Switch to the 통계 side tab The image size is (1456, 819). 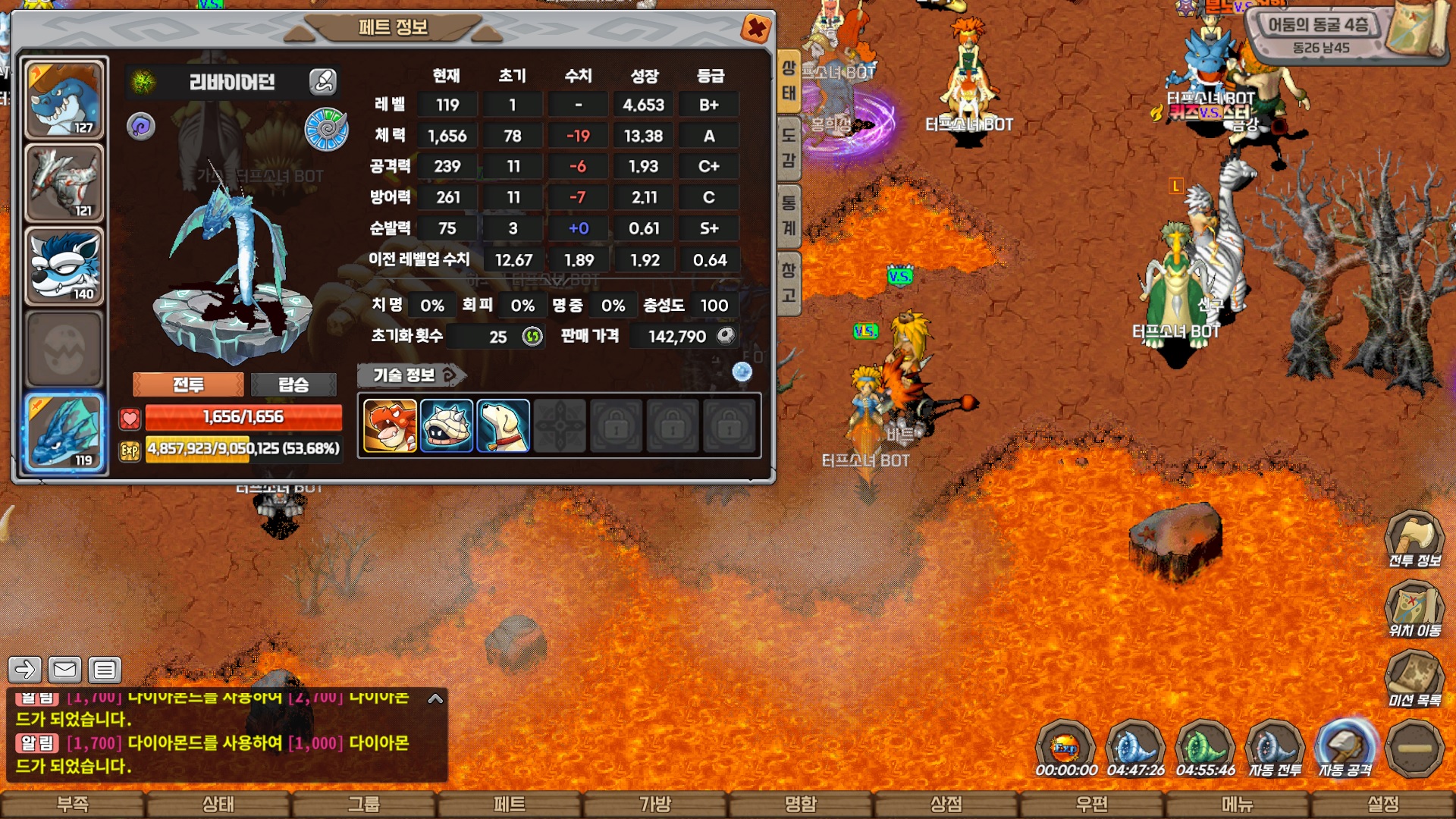(x=789, y=215)
